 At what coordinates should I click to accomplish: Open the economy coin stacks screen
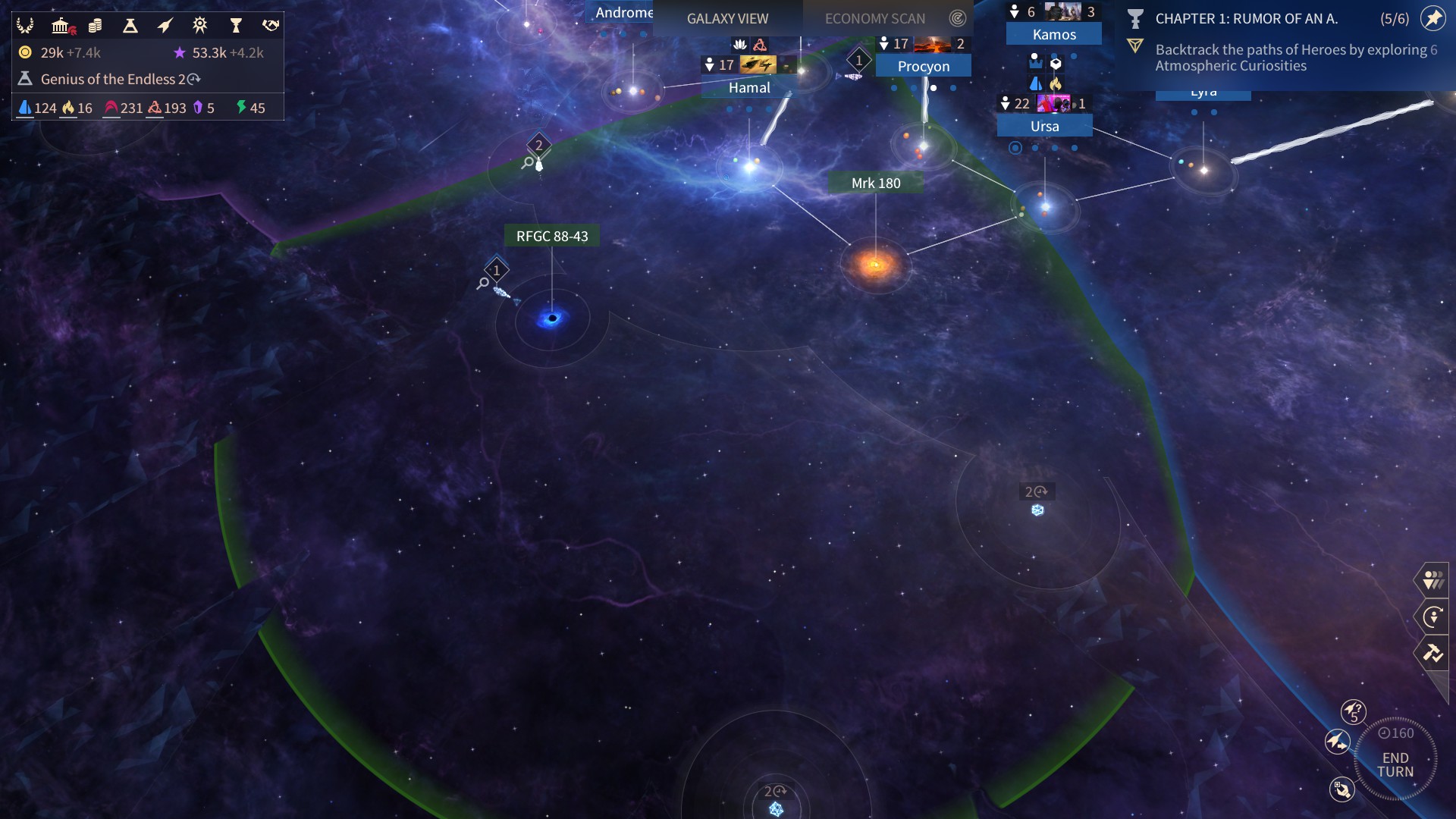(x=96, y=26)
